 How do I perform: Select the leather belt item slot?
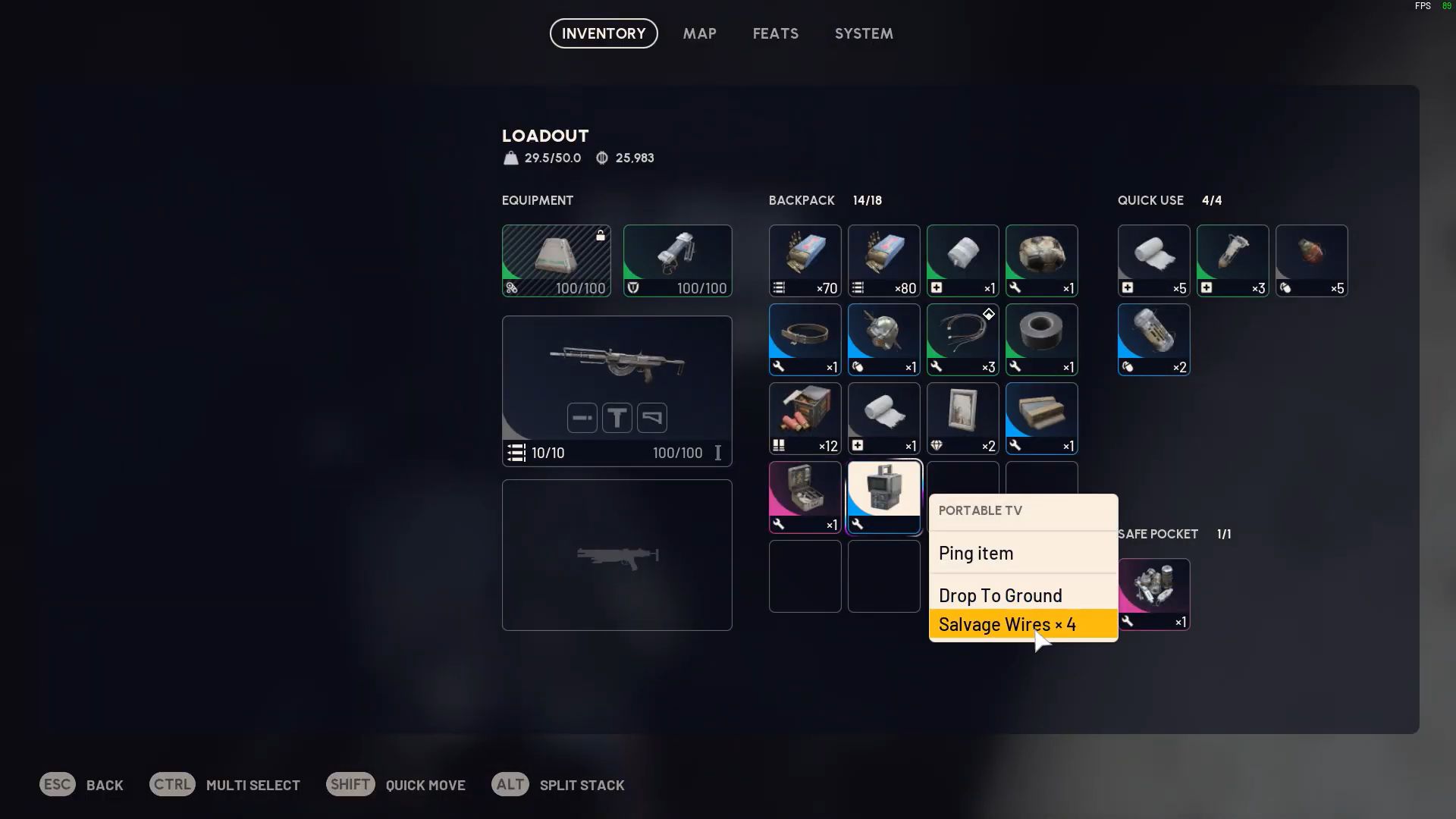[805, 340]
